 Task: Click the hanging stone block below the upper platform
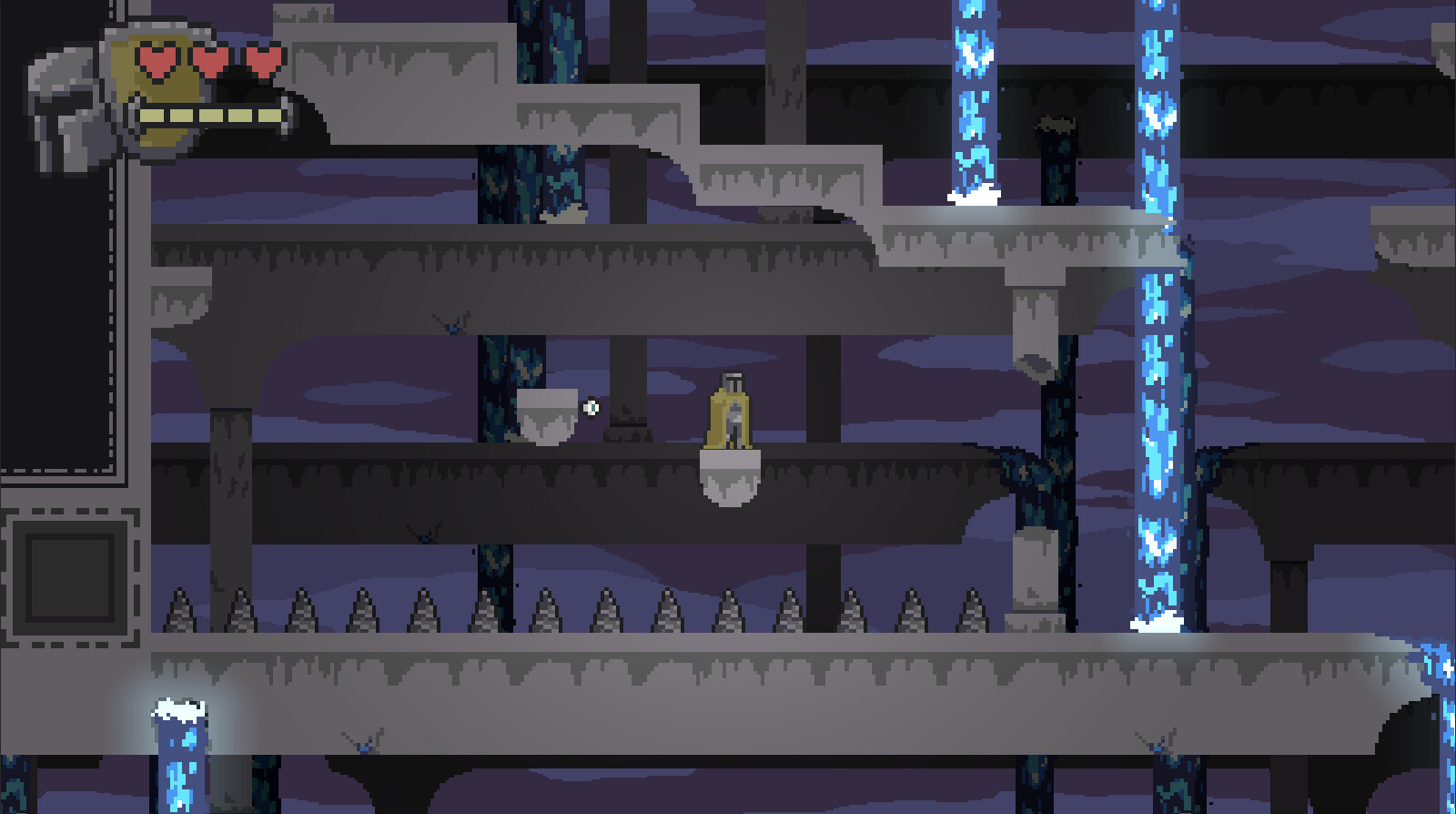click(1033, 323)
